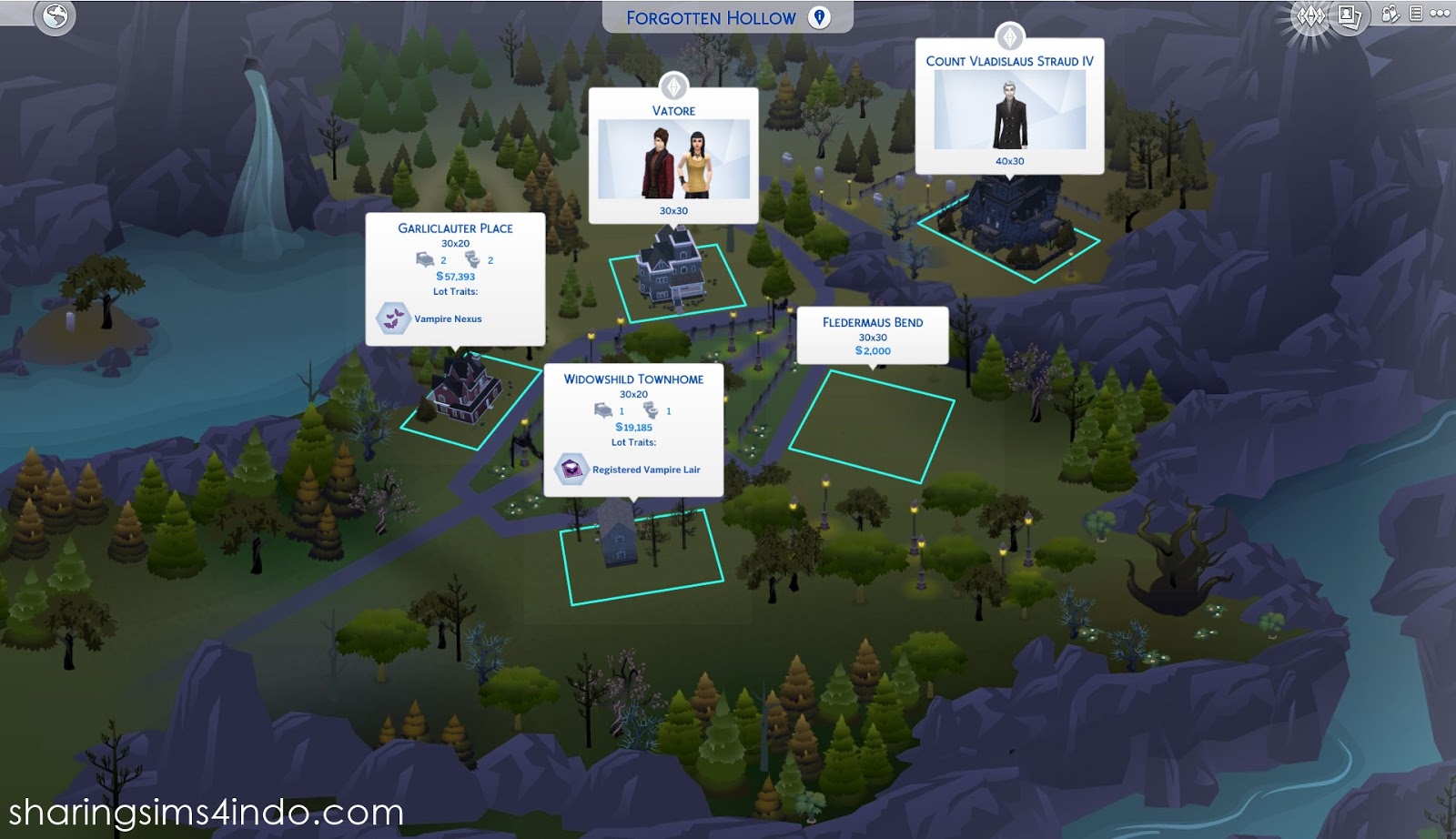Open the notifications list icon
1456x839 pixels.
1416,14
